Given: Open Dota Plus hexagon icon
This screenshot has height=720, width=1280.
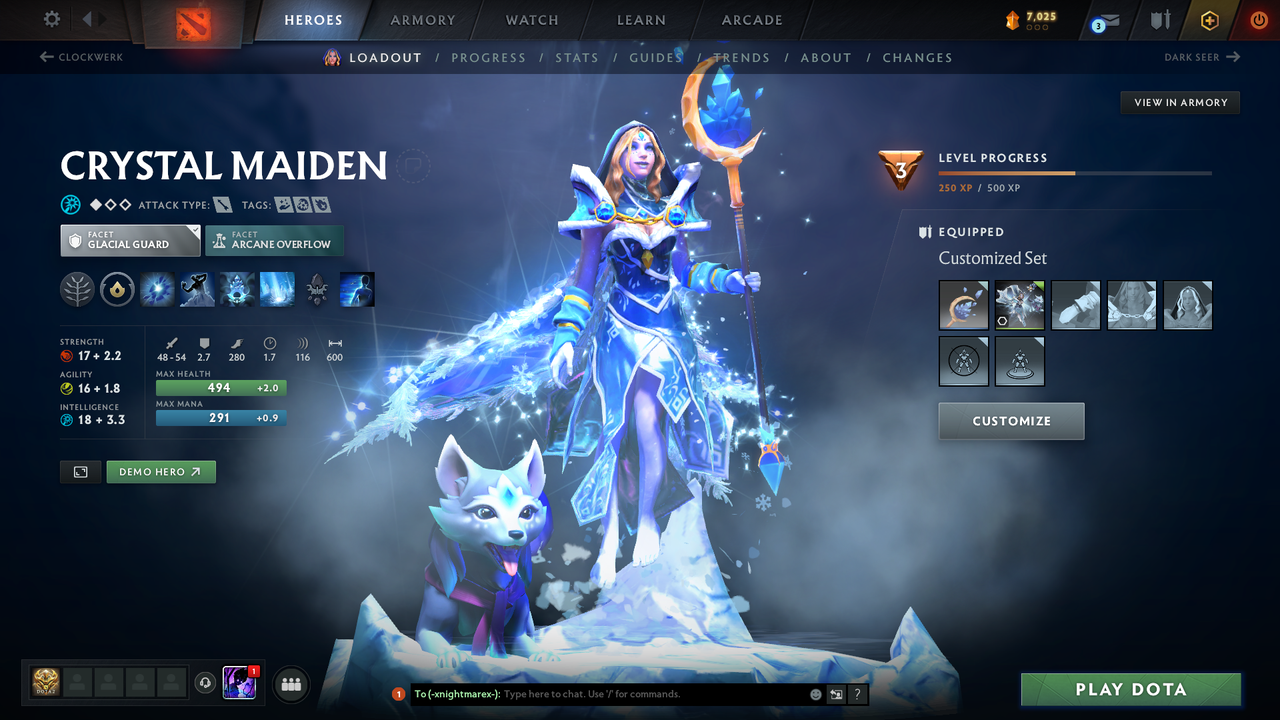Looking at the screenshot, I should (x=1209, y=19).
